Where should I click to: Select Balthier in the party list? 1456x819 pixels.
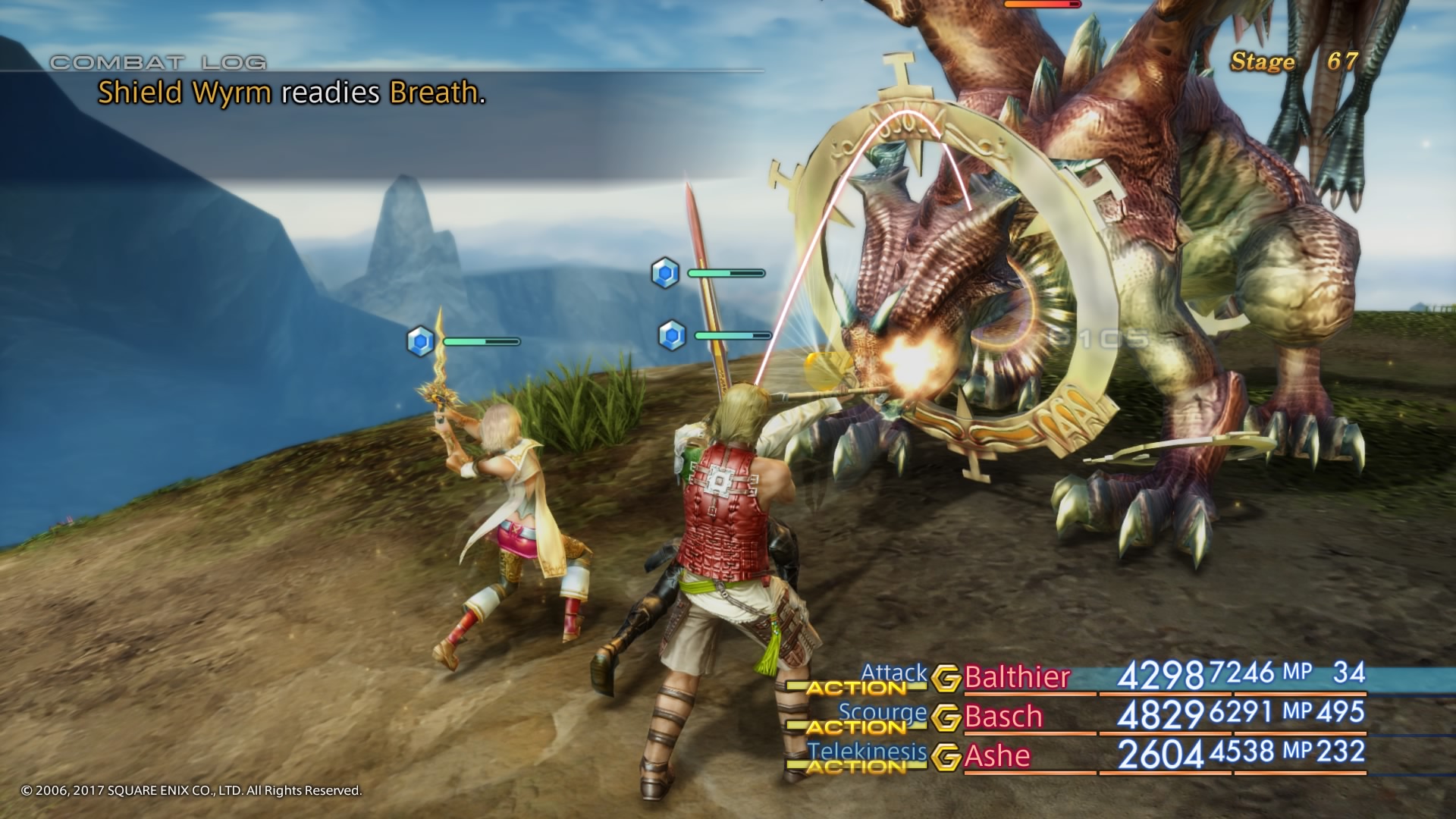tap(1017, 676)
